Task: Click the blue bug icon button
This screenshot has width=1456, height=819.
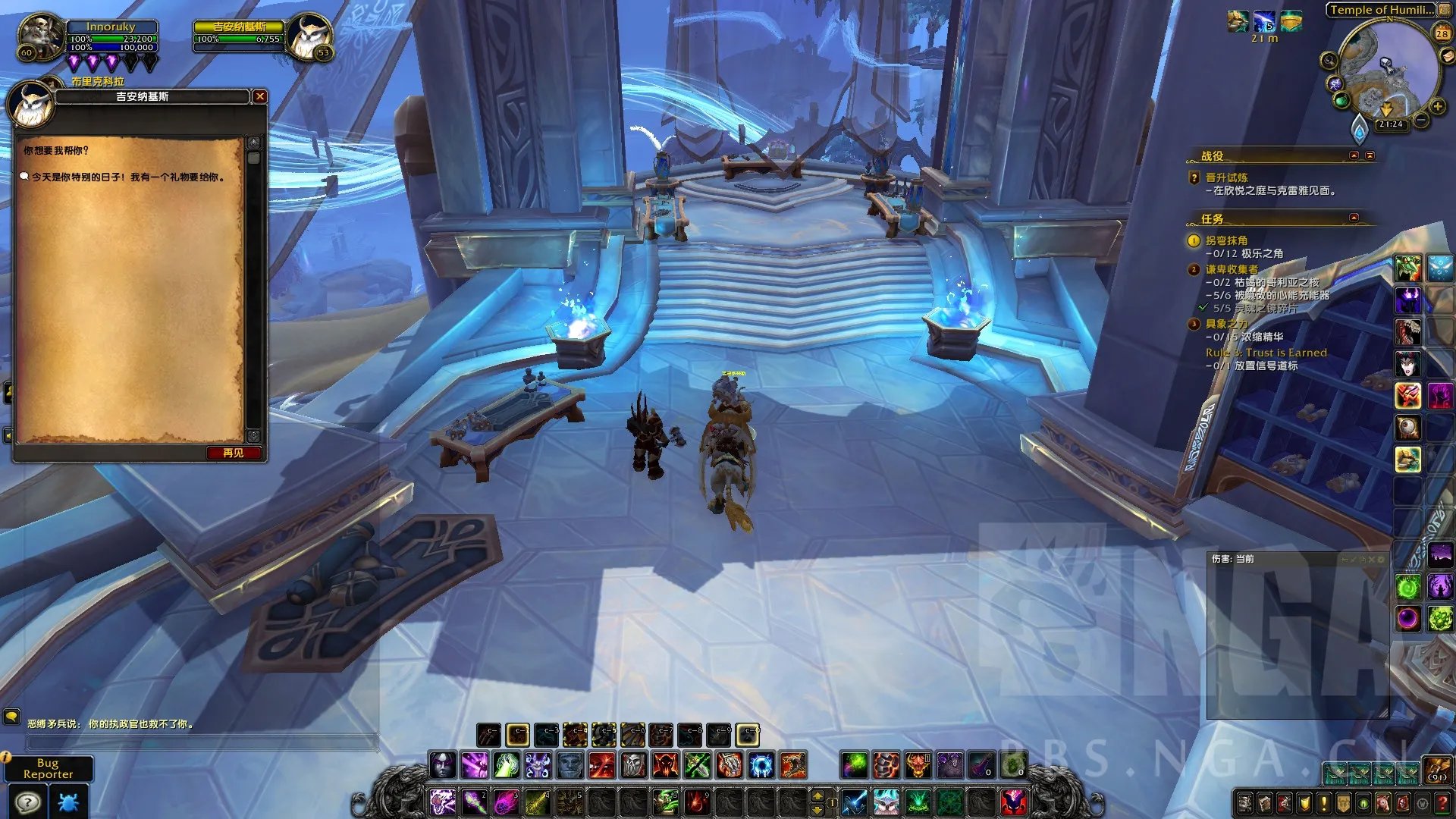Action: click(x=68, y=802)
